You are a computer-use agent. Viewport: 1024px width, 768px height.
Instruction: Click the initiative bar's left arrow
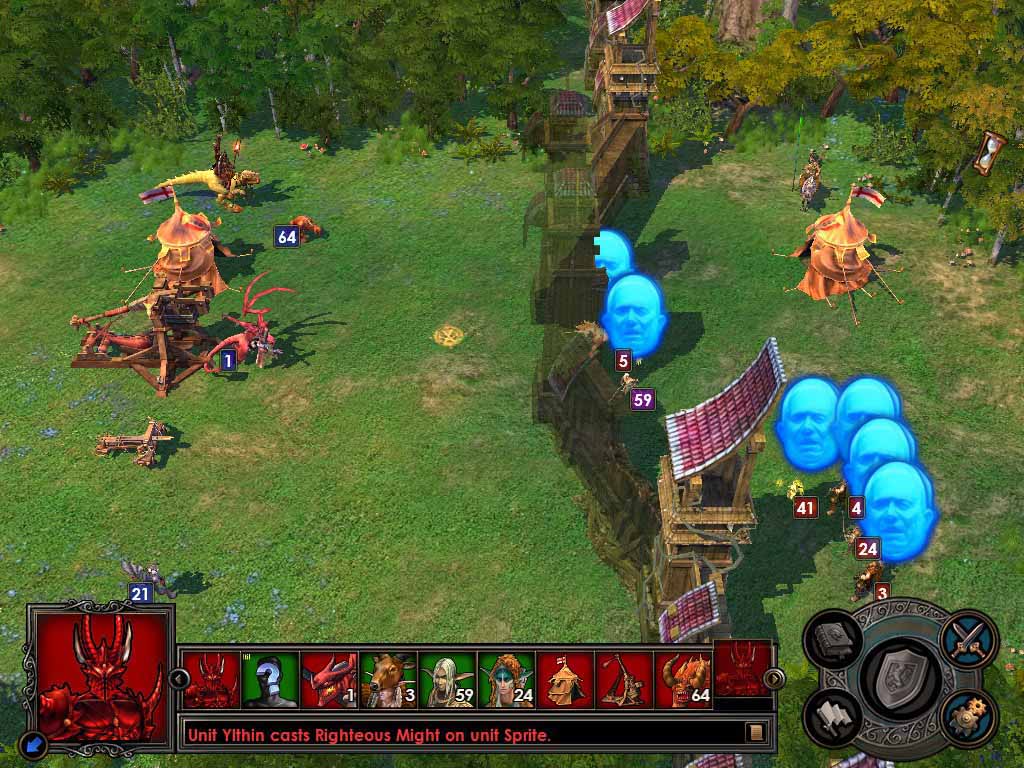pos(180,679)
